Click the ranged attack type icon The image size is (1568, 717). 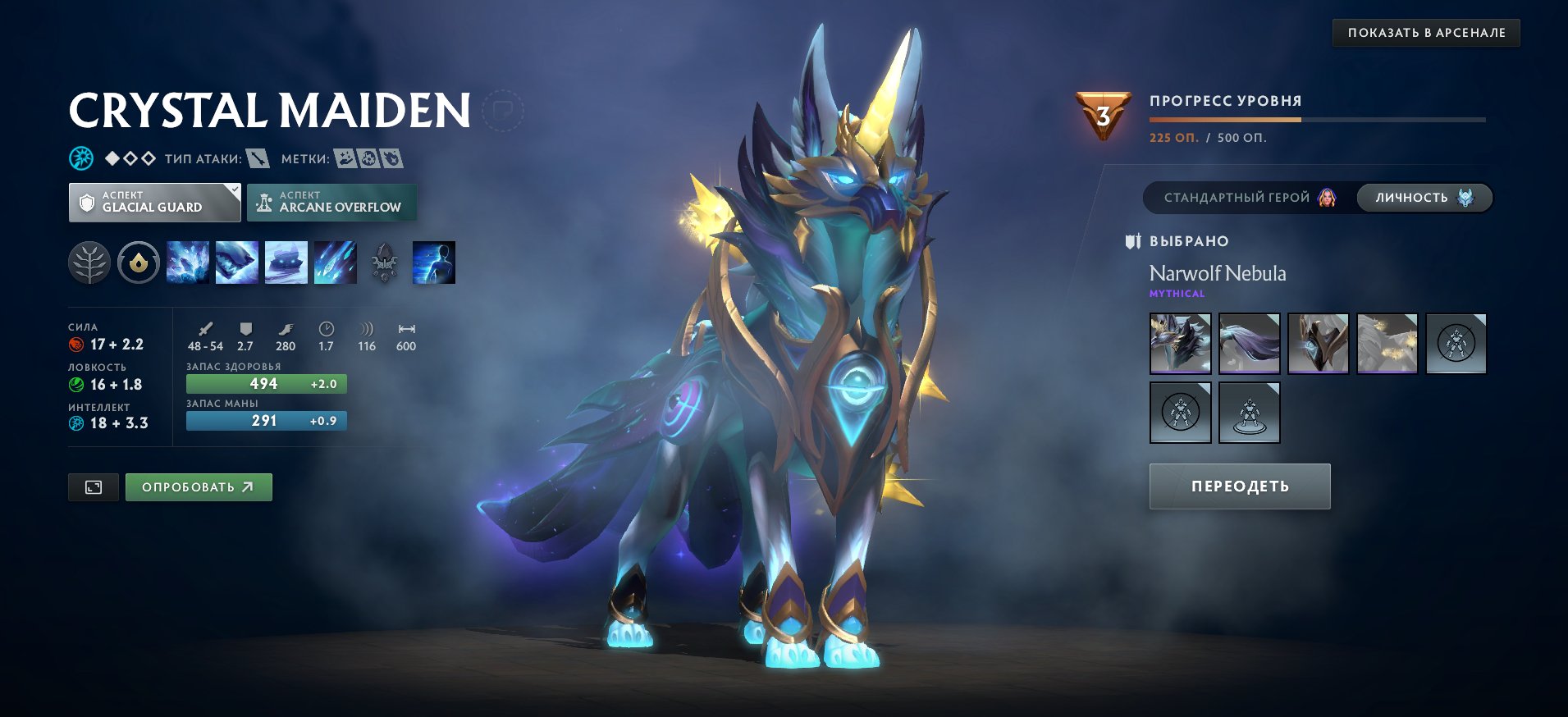click(259, 159)
